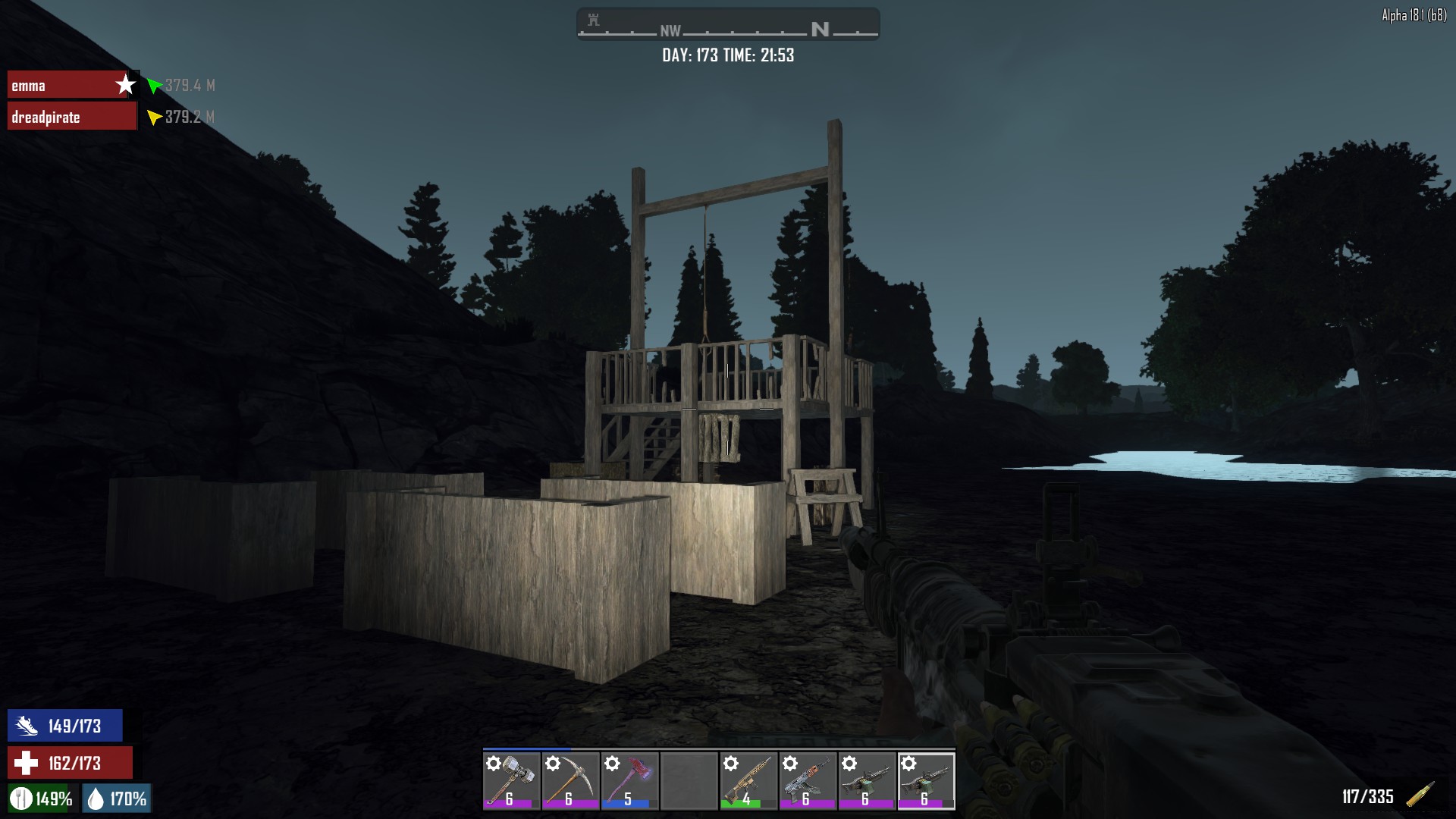1456x819 pixels.
Task: Select the pickaxe hotbar slot
Action: (570, 780)
